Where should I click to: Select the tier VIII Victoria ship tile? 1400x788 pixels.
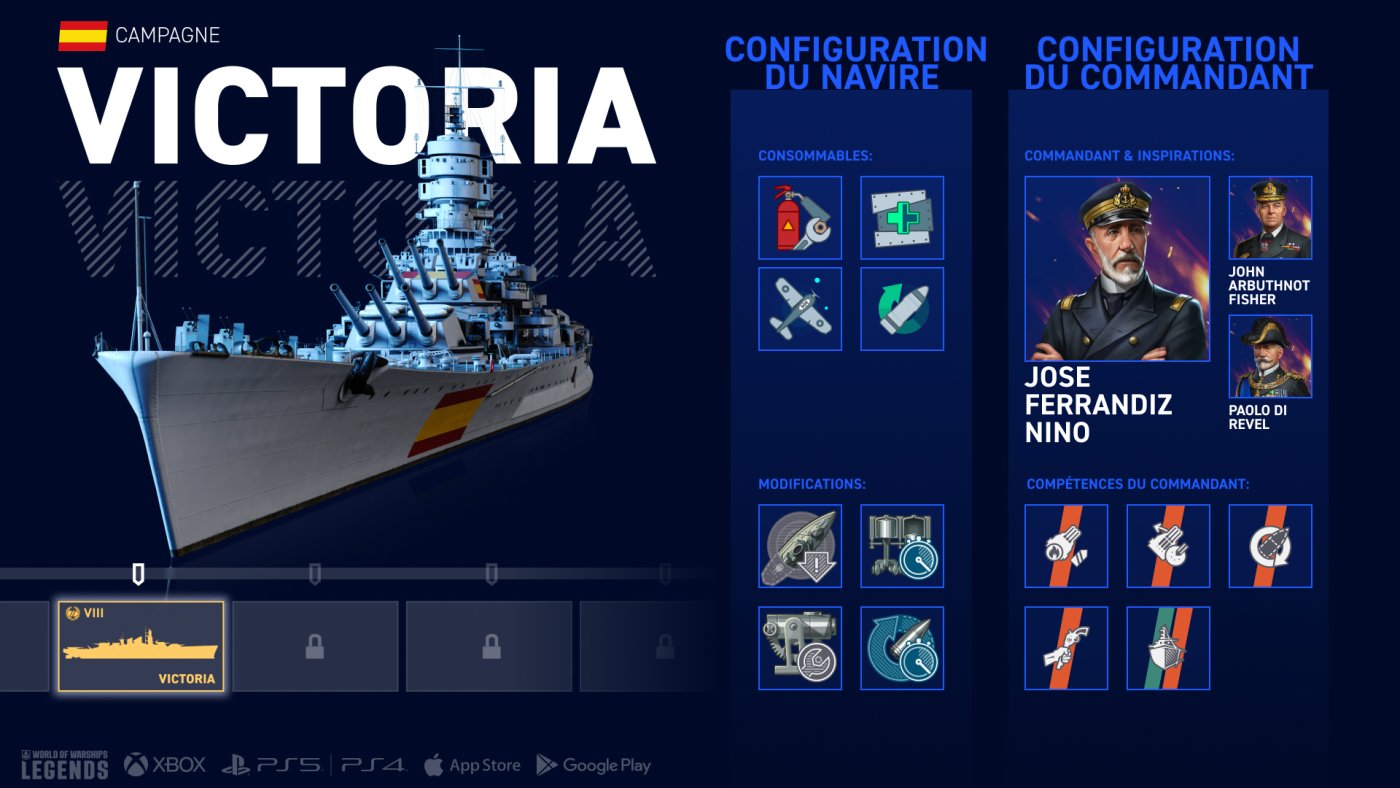coord(140,647)
